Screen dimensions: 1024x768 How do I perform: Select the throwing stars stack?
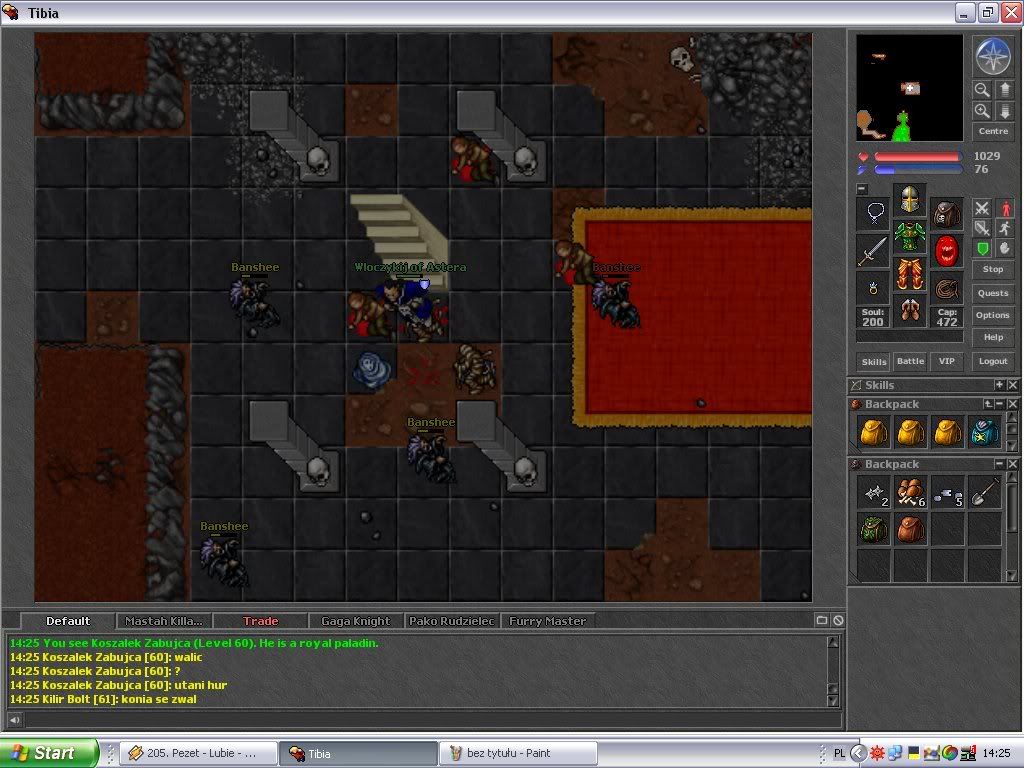tap(873, 491)
